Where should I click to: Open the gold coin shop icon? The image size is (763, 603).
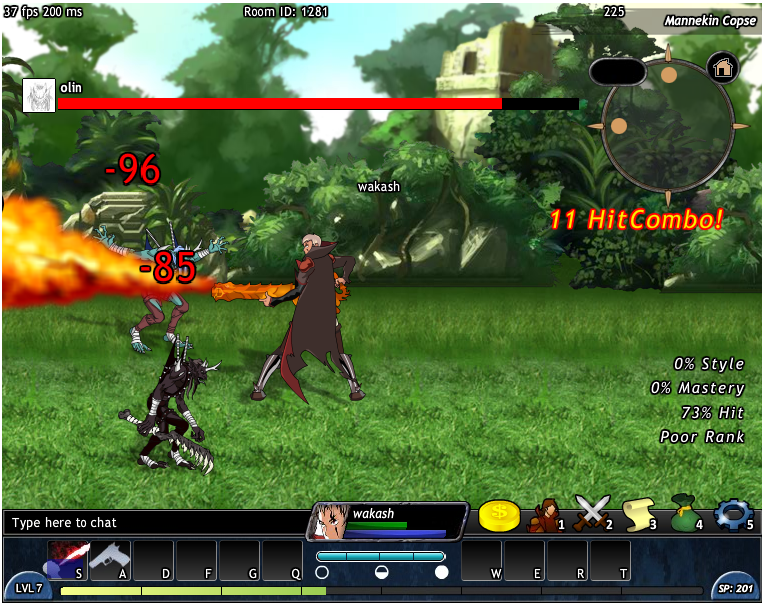point(499,515)
